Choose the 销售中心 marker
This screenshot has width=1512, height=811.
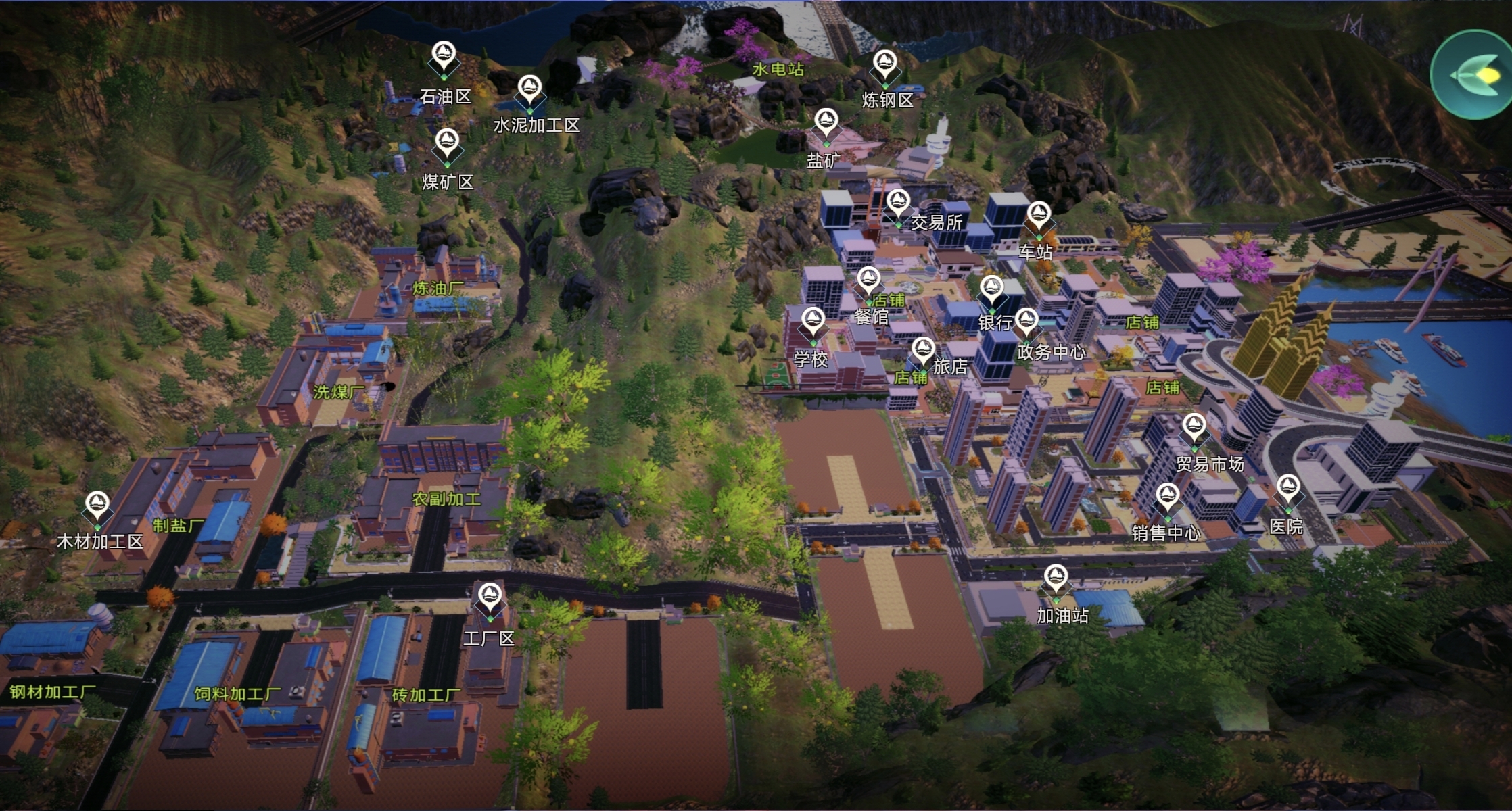[1168, 497]
